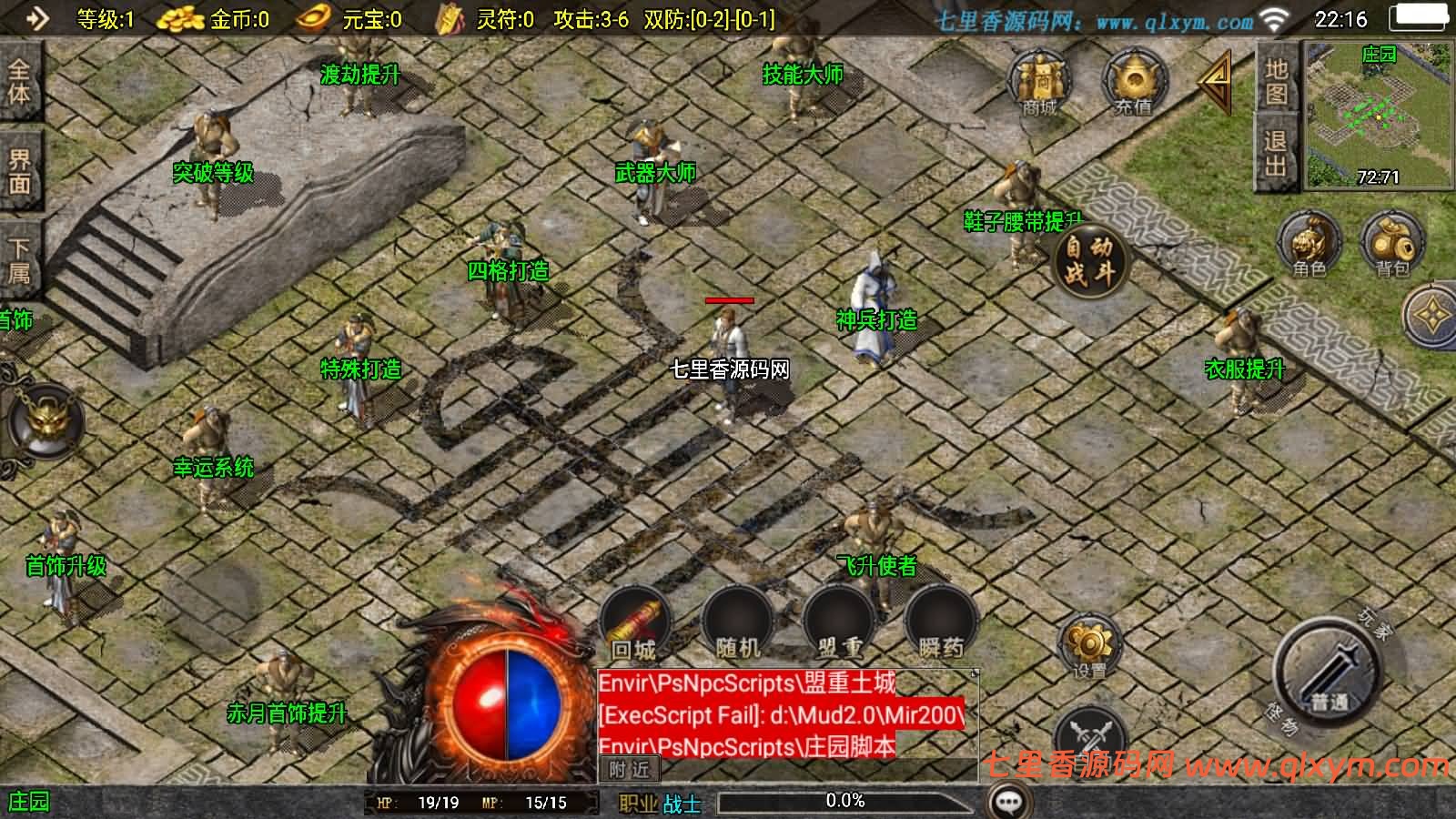The width and height of the screenshot is (1456, 819).
Task: Open the 设置 settings gear
Action: tap(1089, 646)
